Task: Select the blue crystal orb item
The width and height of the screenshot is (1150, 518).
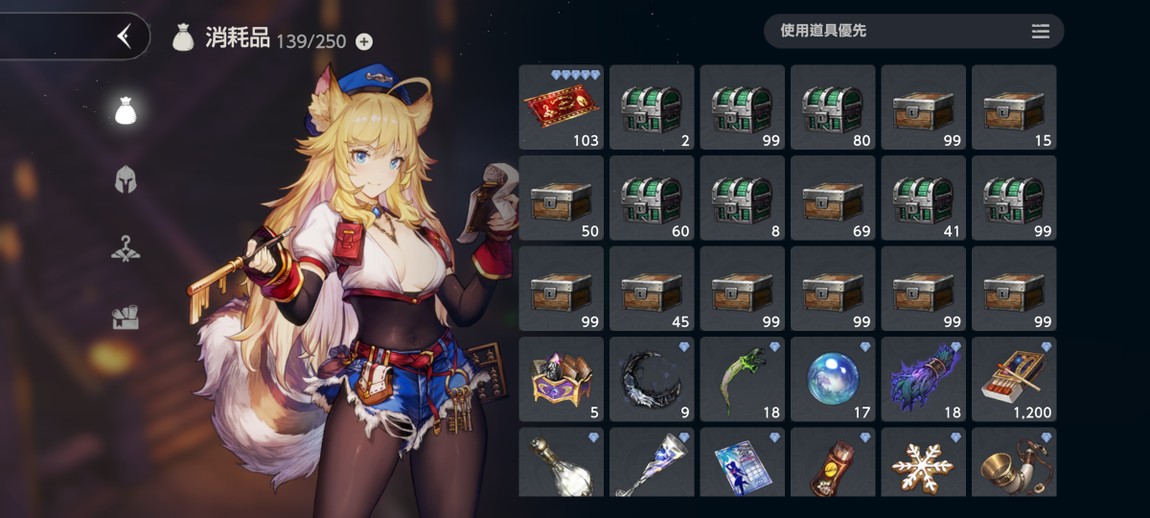Action: click(x=833, y=379)
